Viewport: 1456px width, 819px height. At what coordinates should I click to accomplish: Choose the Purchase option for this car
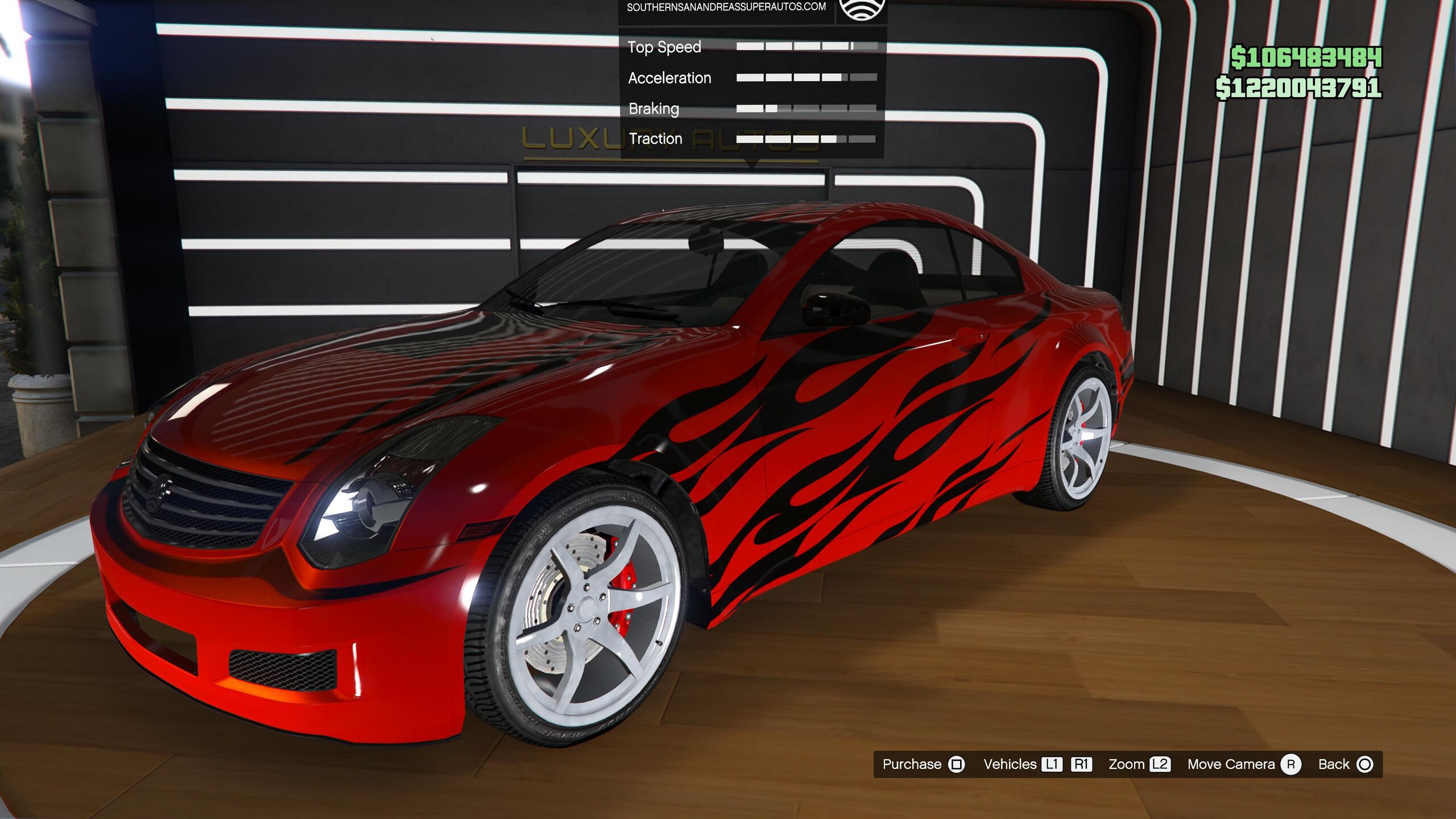click(x=923, y=764)
